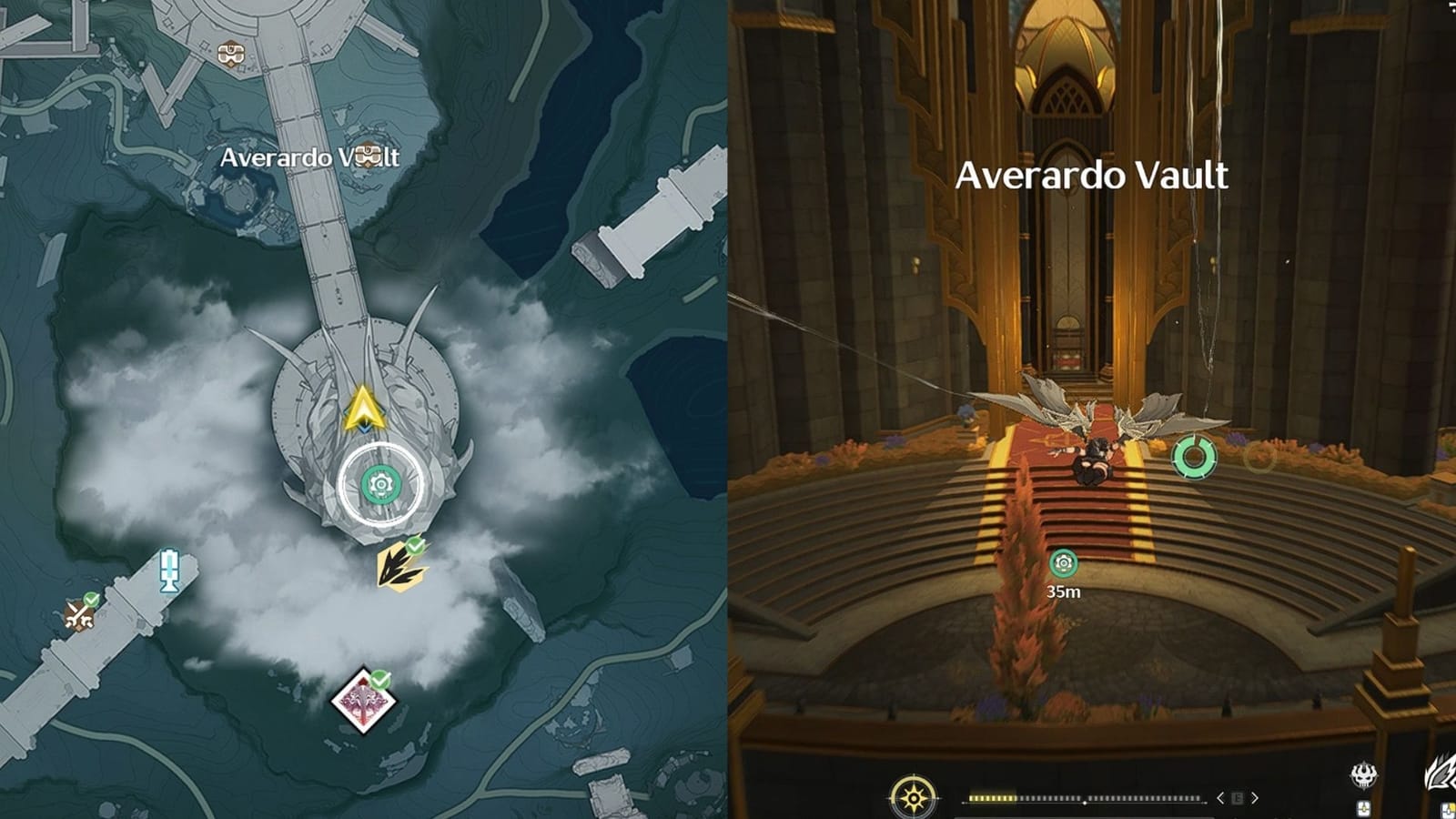Click the chest icon at top of the map
The height and width of the screenshot is (819, 1456).
point(231,51)
